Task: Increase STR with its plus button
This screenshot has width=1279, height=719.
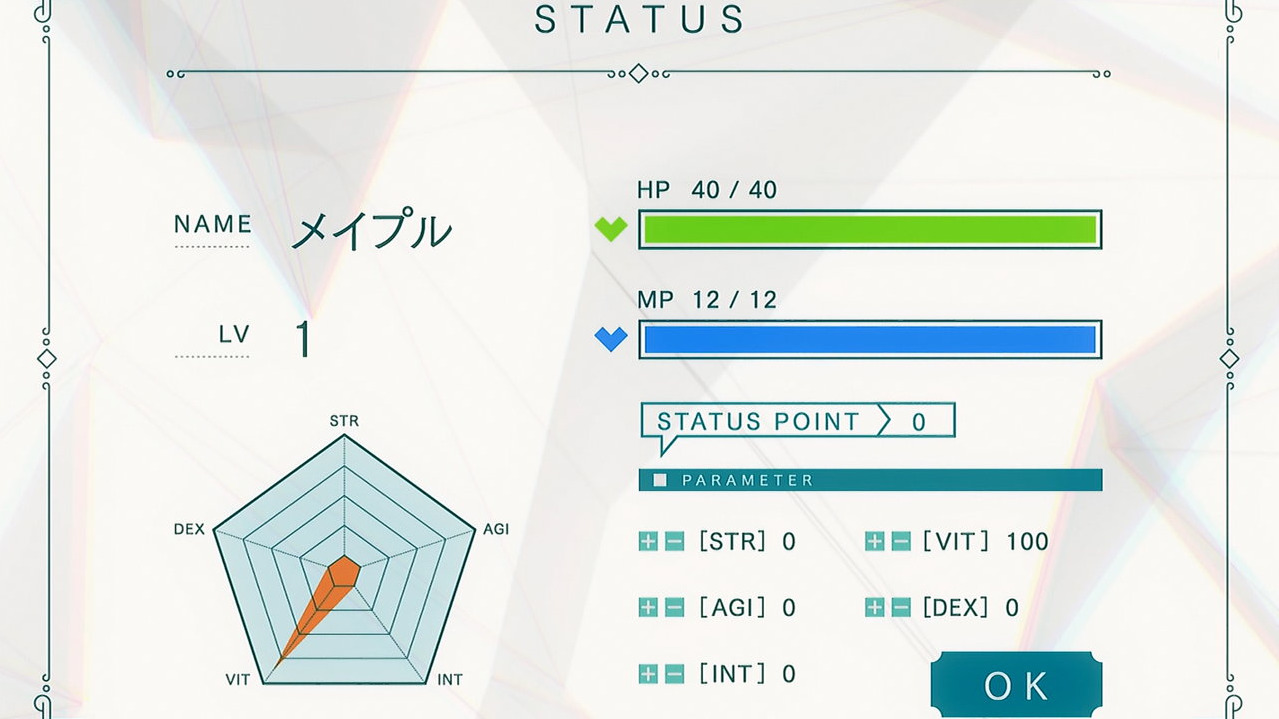Action: coord(648,542)
